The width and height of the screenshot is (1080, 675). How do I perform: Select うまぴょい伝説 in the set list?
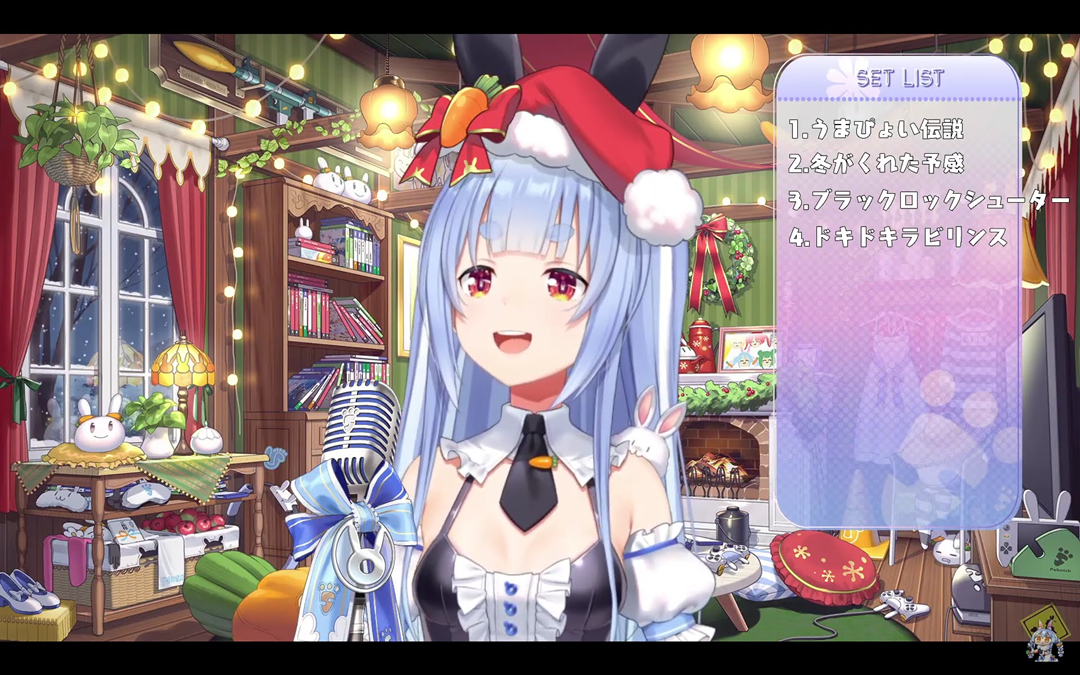(875, 129)
